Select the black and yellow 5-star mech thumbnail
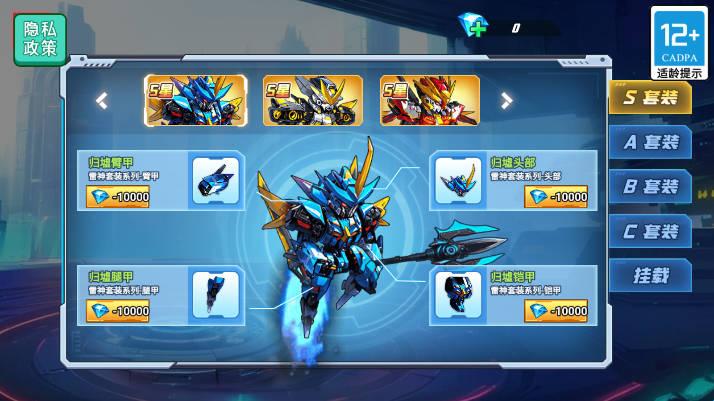The width and height of the screenshot is (714, 401). (x=299, y=100)
